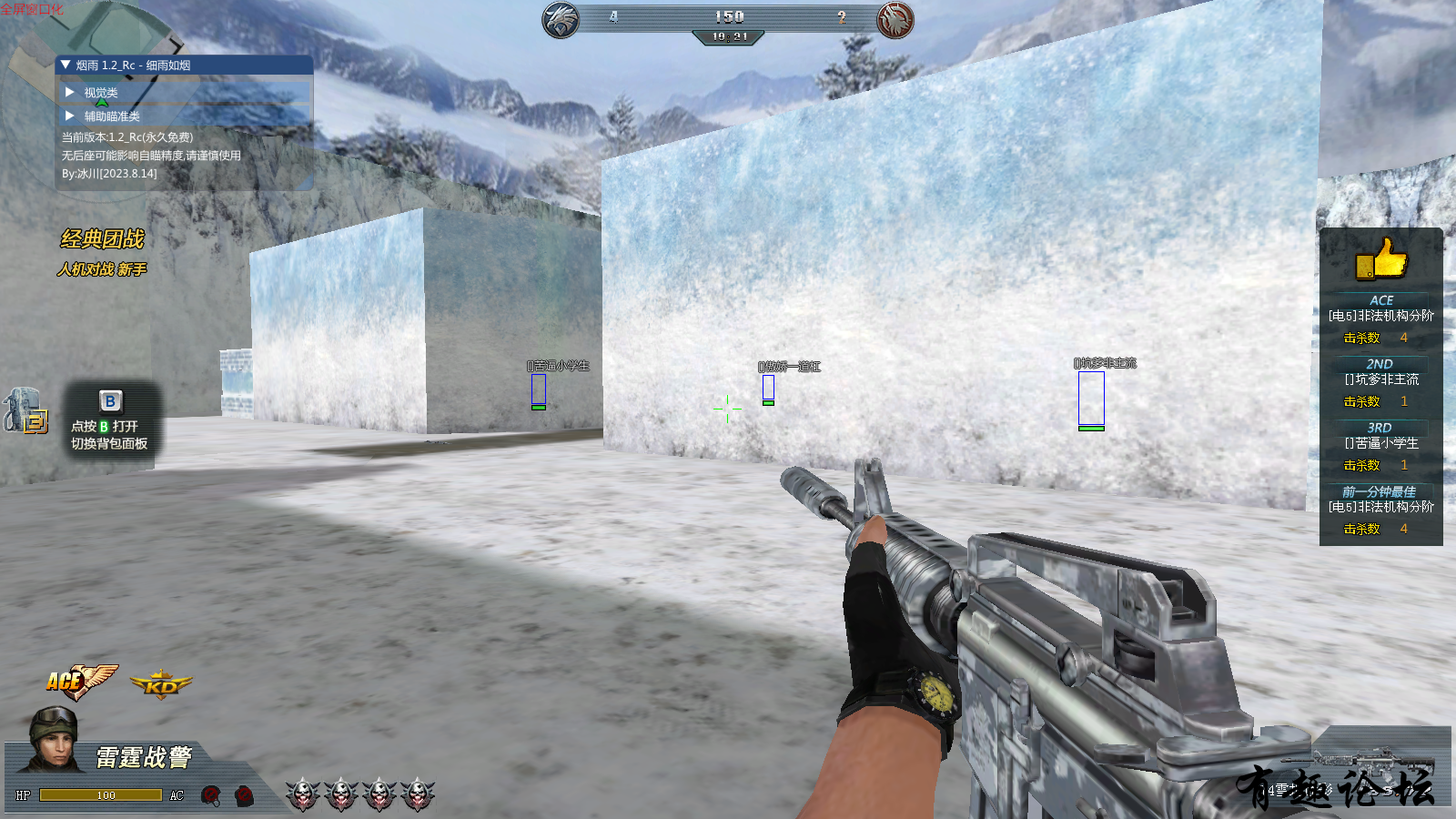Collapse the 烟雨 1.2_Rc overlay header
The width and height of the screenshot is (1456, 819).
[66, 66]
